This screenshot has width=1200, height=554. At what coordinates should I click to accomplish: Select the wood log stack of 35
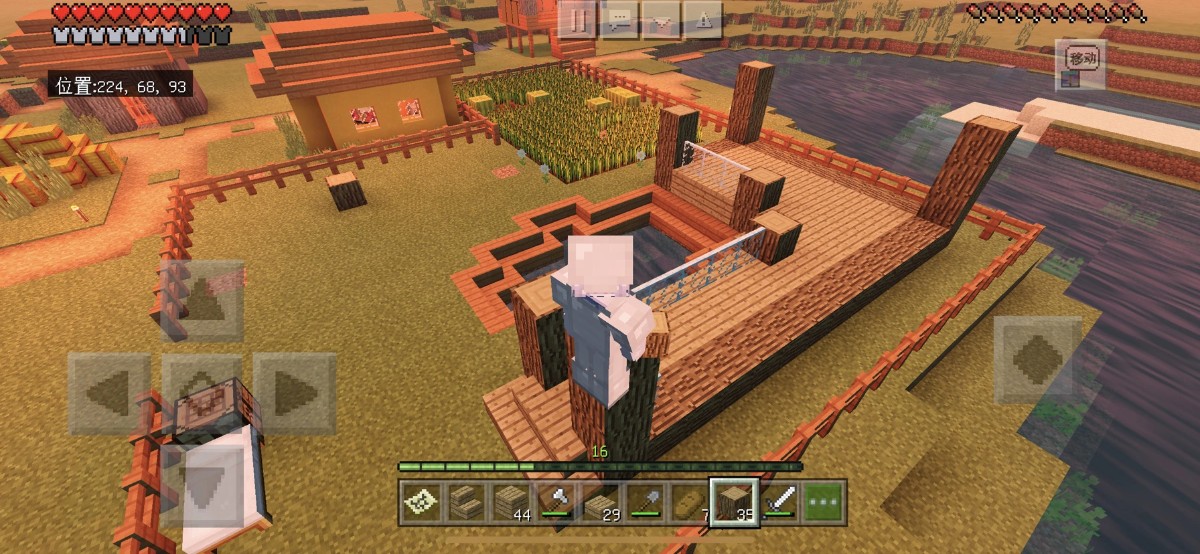[x=734, y=502]
